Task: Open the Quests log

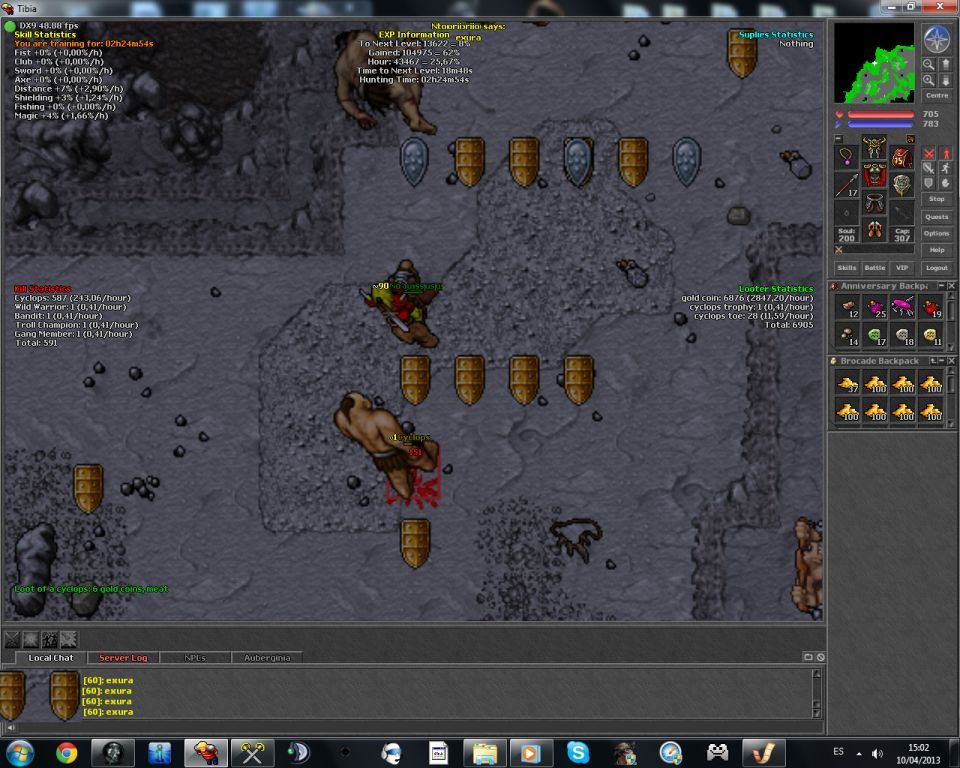Action: tap(937, 216)
